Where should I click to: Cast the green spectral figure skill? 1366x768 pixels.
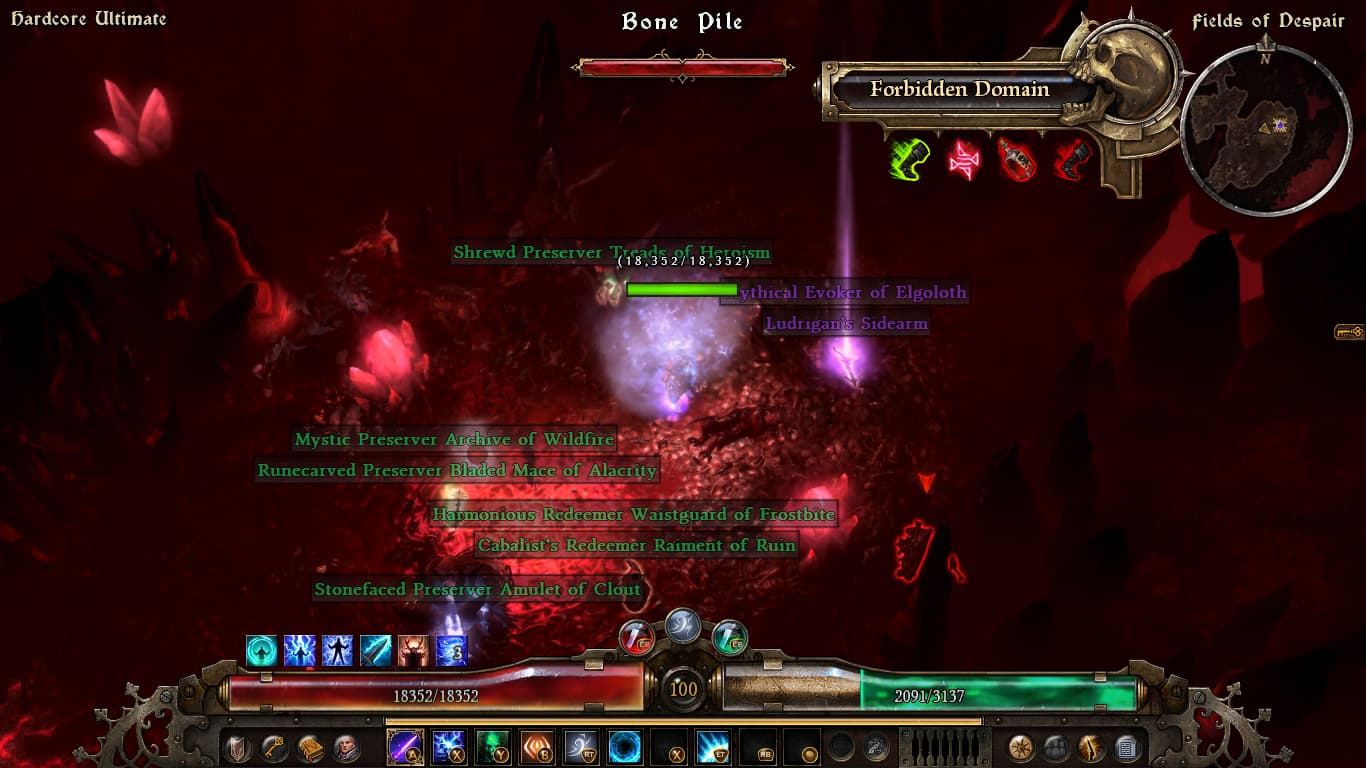493,747
